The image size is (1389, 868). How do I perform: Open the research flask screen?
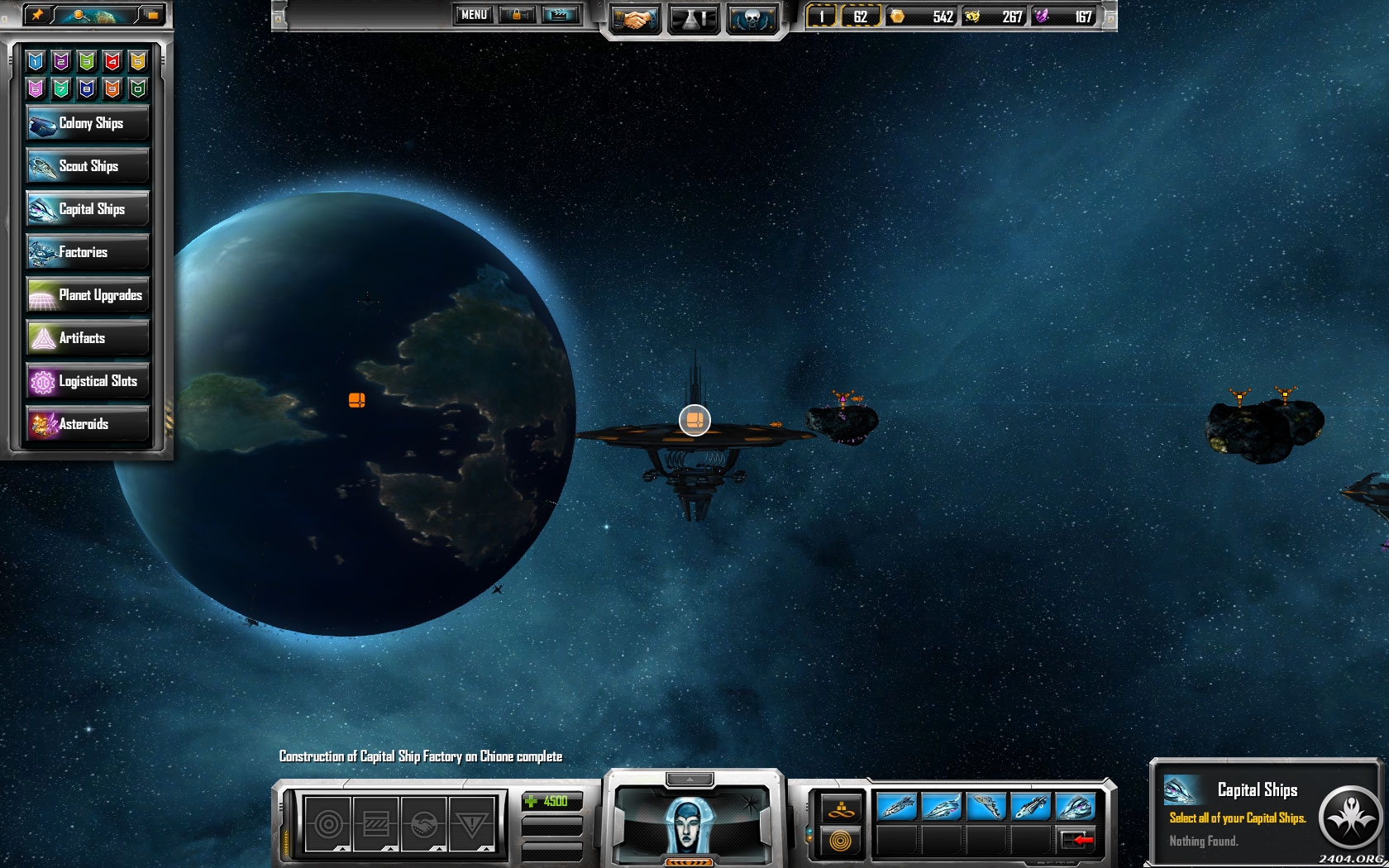693,18
